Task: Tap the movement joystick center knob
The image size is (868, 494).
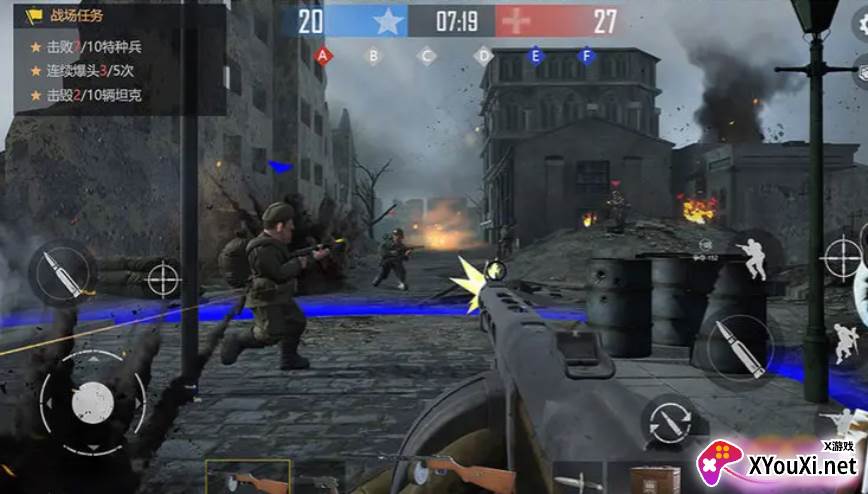Action: (92, 401)
